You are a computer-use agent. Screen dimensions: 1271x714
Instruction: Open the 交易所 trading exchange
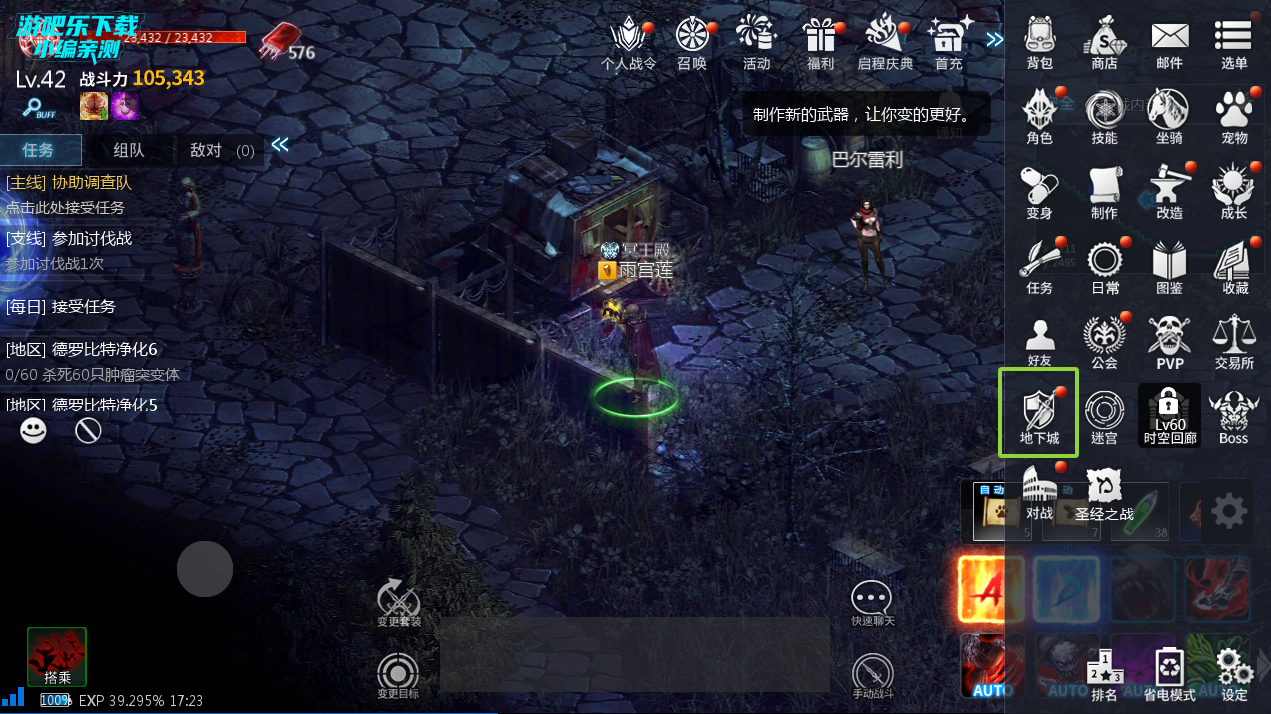pos(1234,340)
